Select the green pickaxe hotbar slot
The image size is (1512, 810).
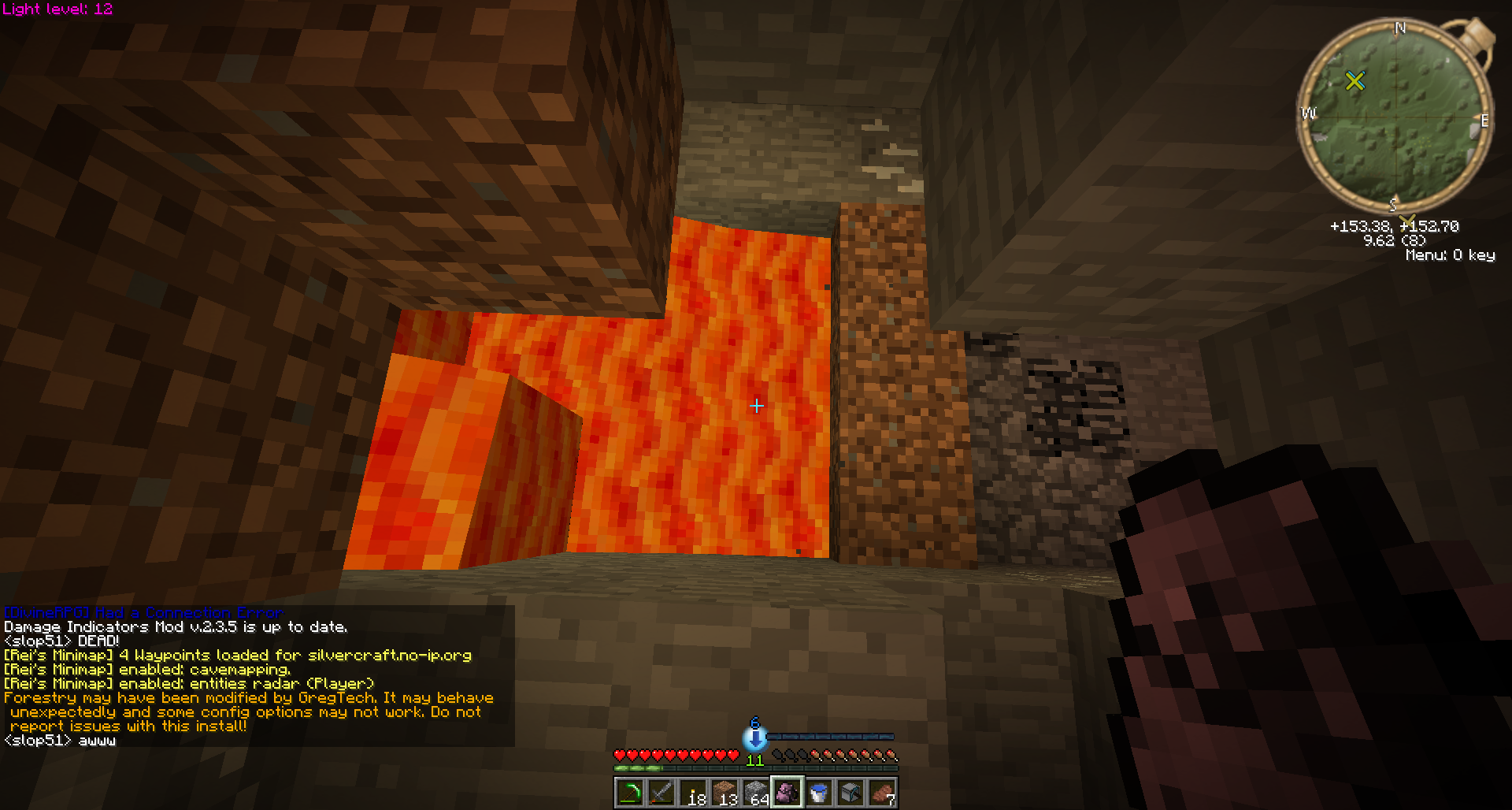[629, 793]
